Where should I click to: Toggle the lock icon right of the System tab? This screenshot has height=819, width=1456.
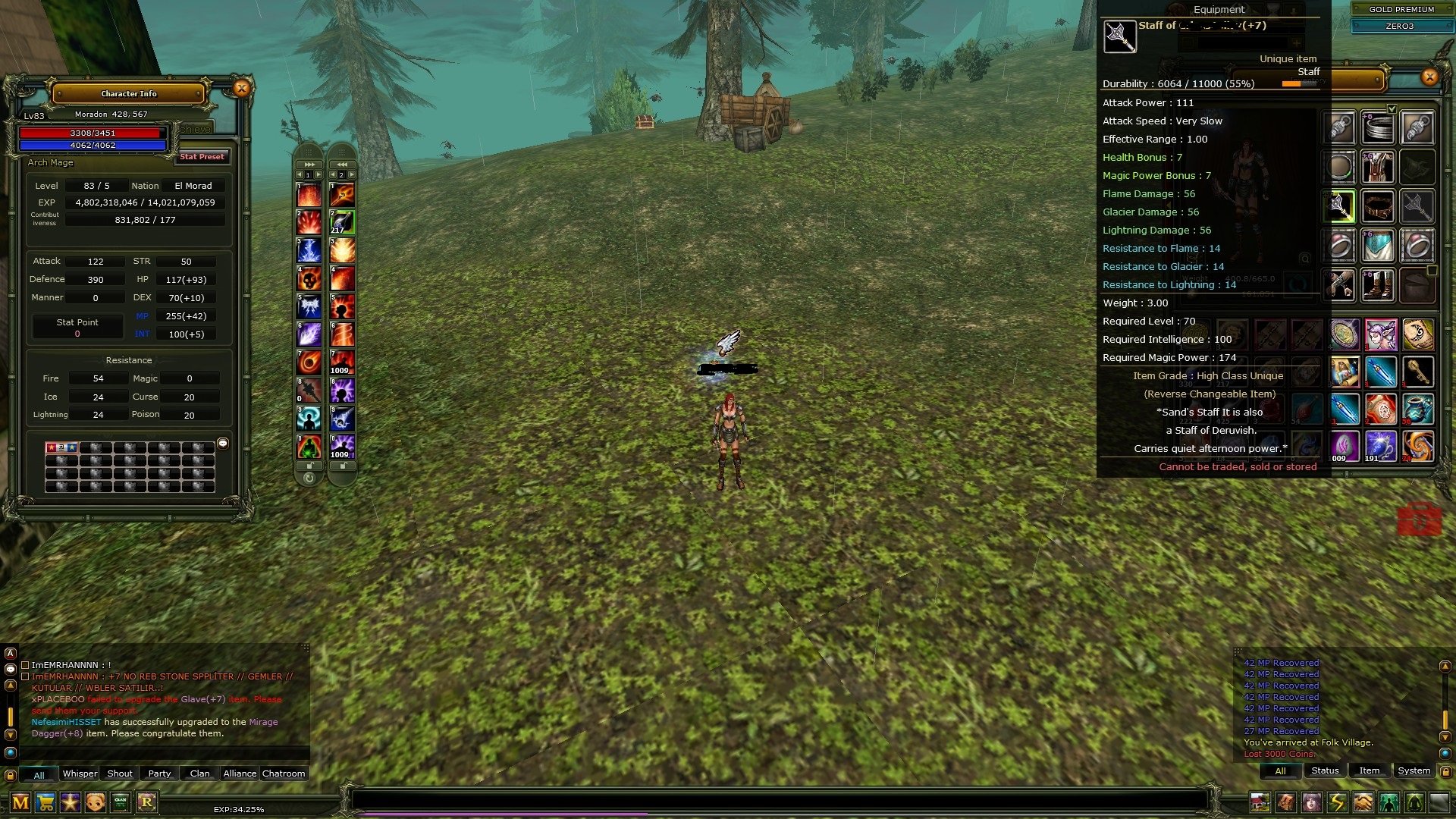(1447, 770)
